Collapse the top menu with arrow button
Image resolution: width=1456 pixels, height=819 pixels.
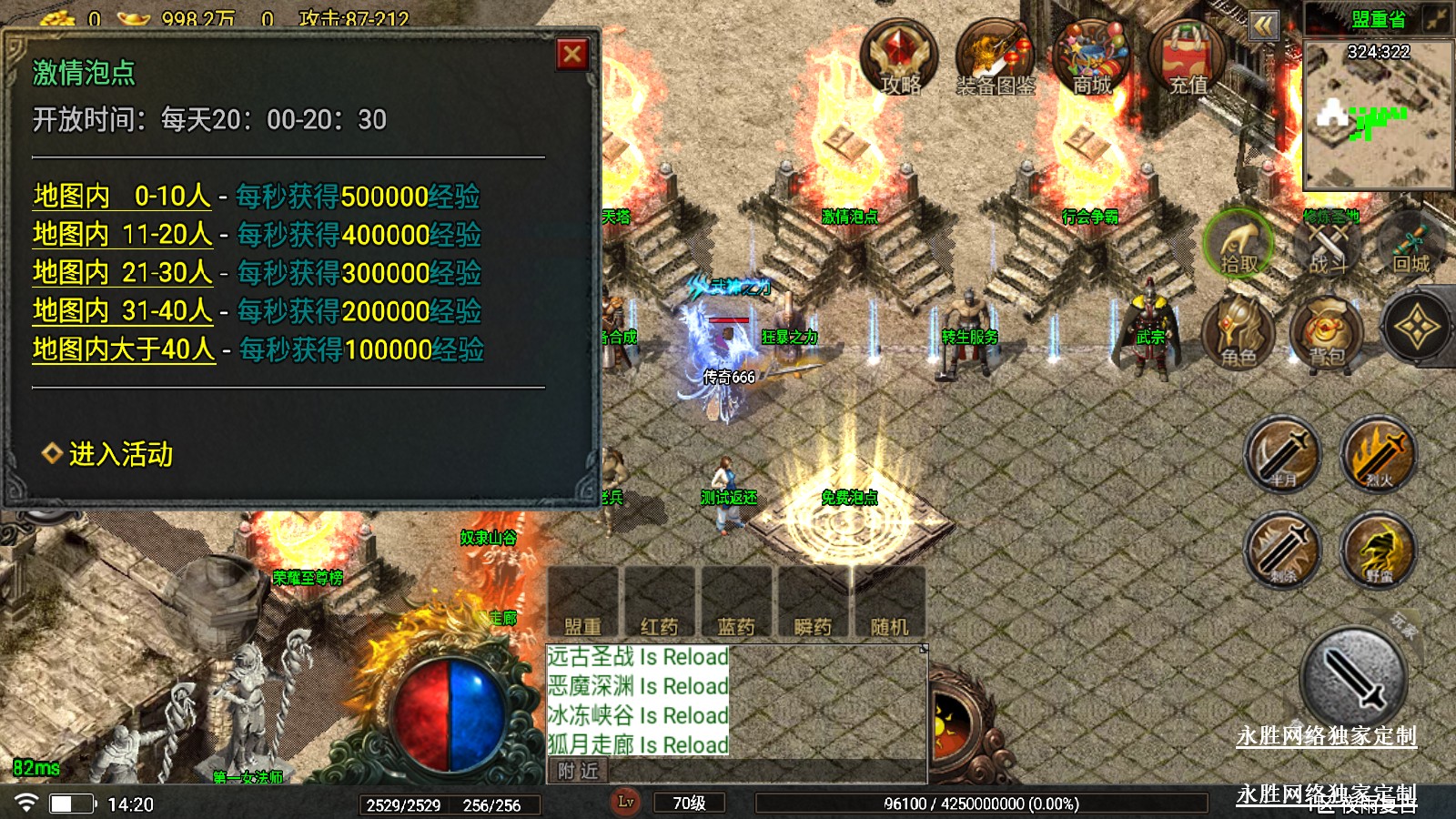click(x=1263, y=25)
